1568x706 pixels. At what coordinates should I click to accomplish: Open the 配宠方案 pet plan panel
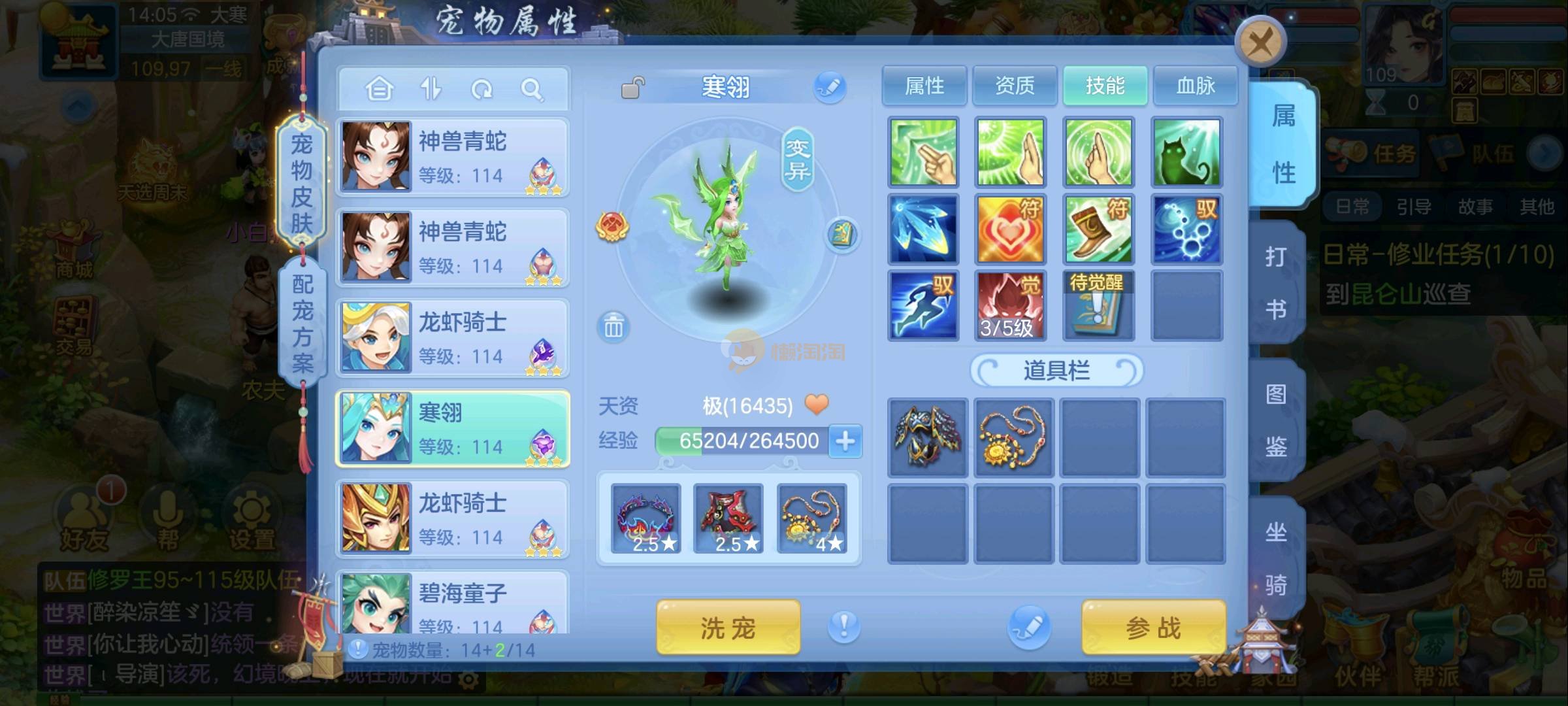302,322
